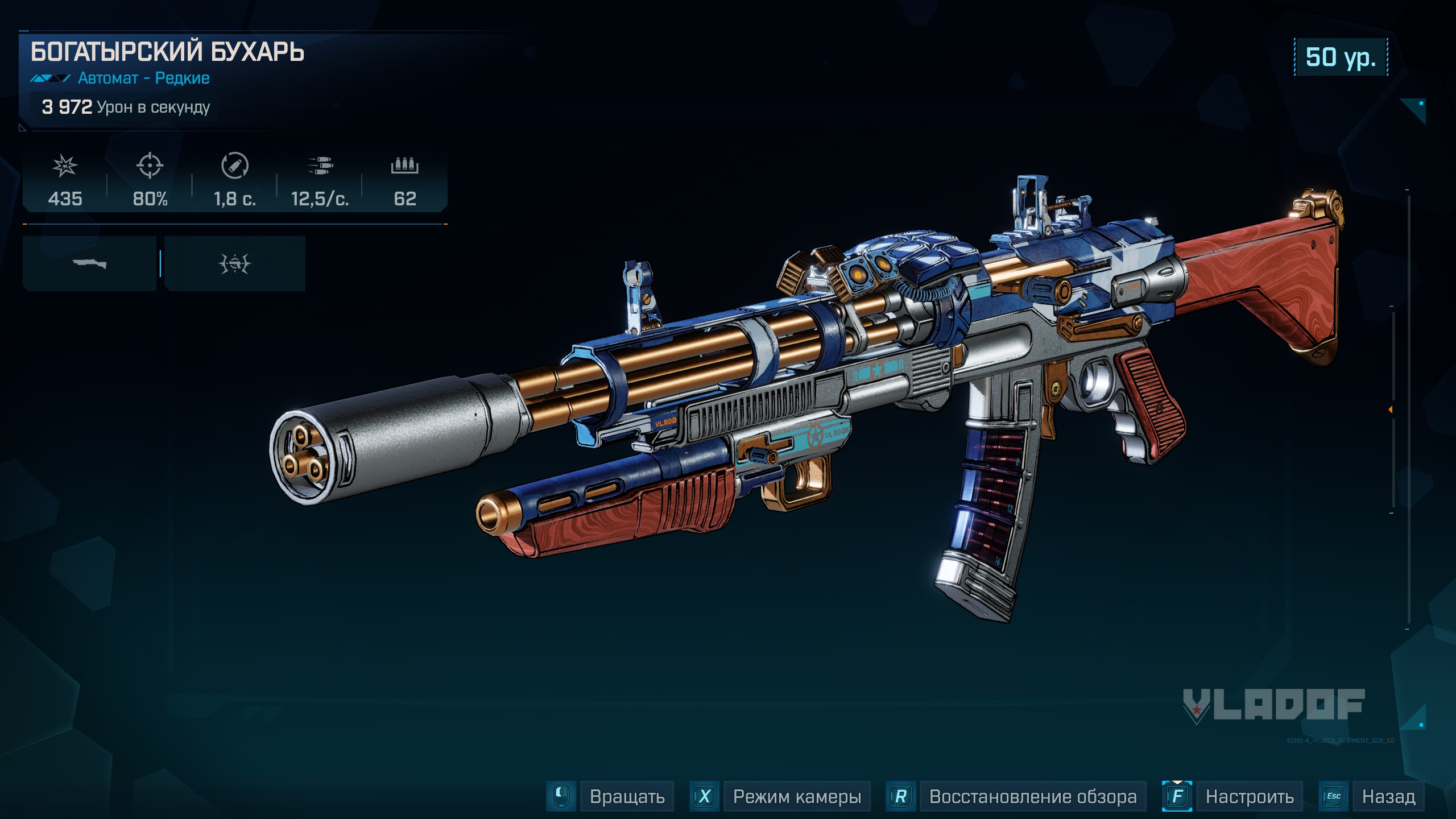This screenshot has height=819, width=1456.
Task: Open the Настроить customization option
Action: (1249, 796)
